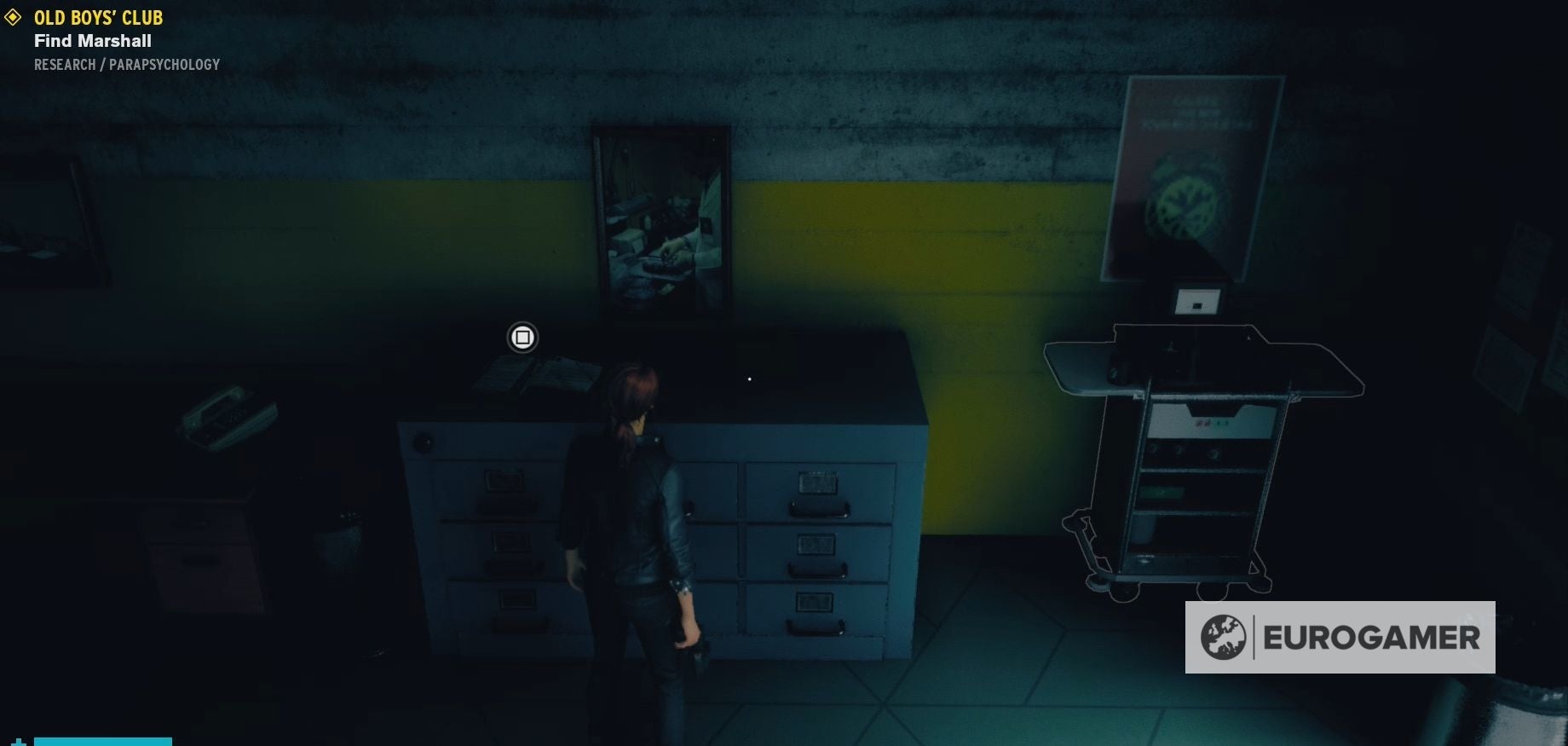Click the RESEARCH / PARAPSYCHOLOGY location label
The image size is (1568, 746).
pos(126,64)
